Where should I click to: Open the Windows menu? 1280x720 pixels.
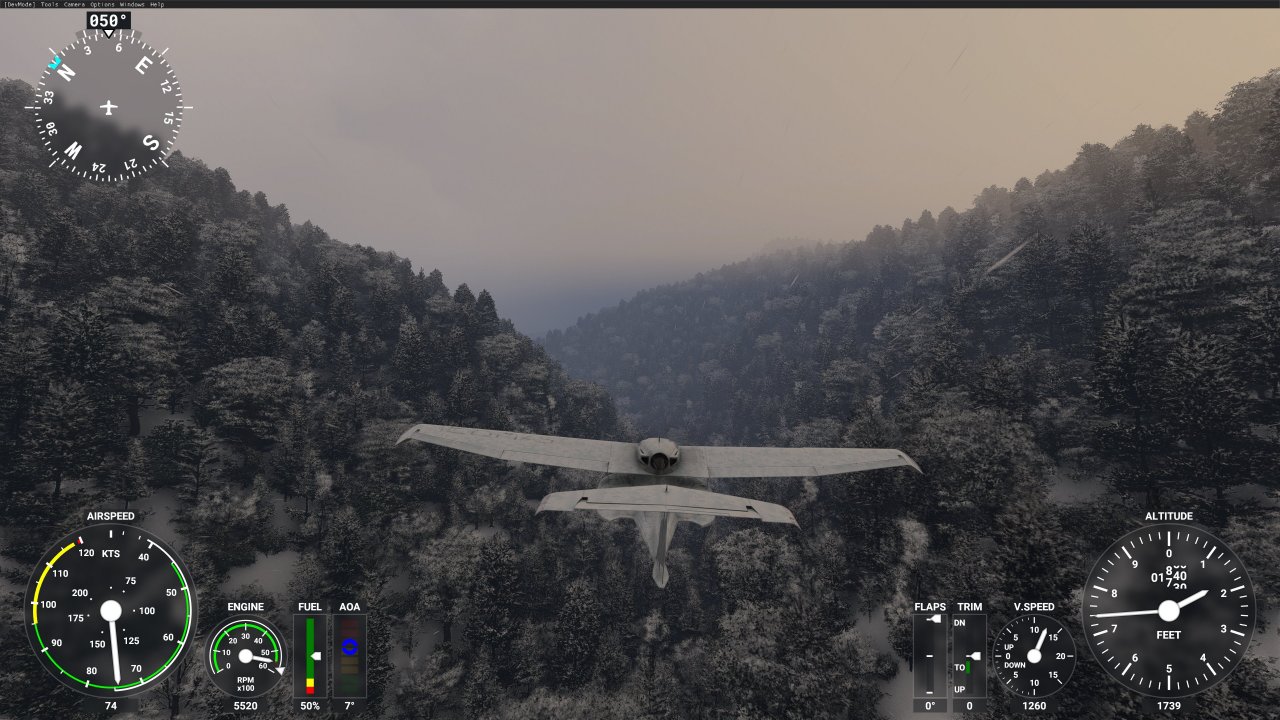[x=131, y=4]
